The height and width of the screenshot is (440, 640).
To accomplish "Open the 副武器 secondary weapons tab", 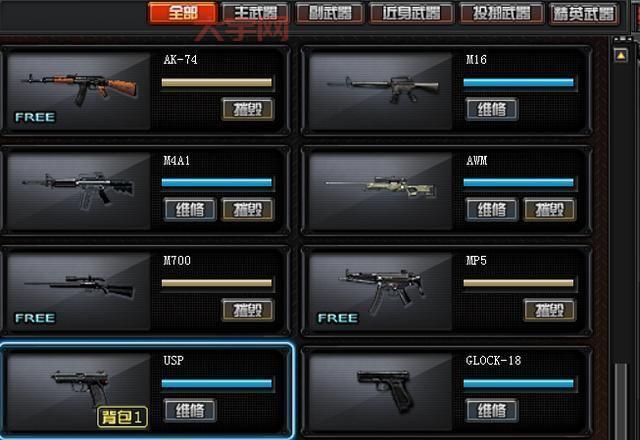I will click(330, 13).
